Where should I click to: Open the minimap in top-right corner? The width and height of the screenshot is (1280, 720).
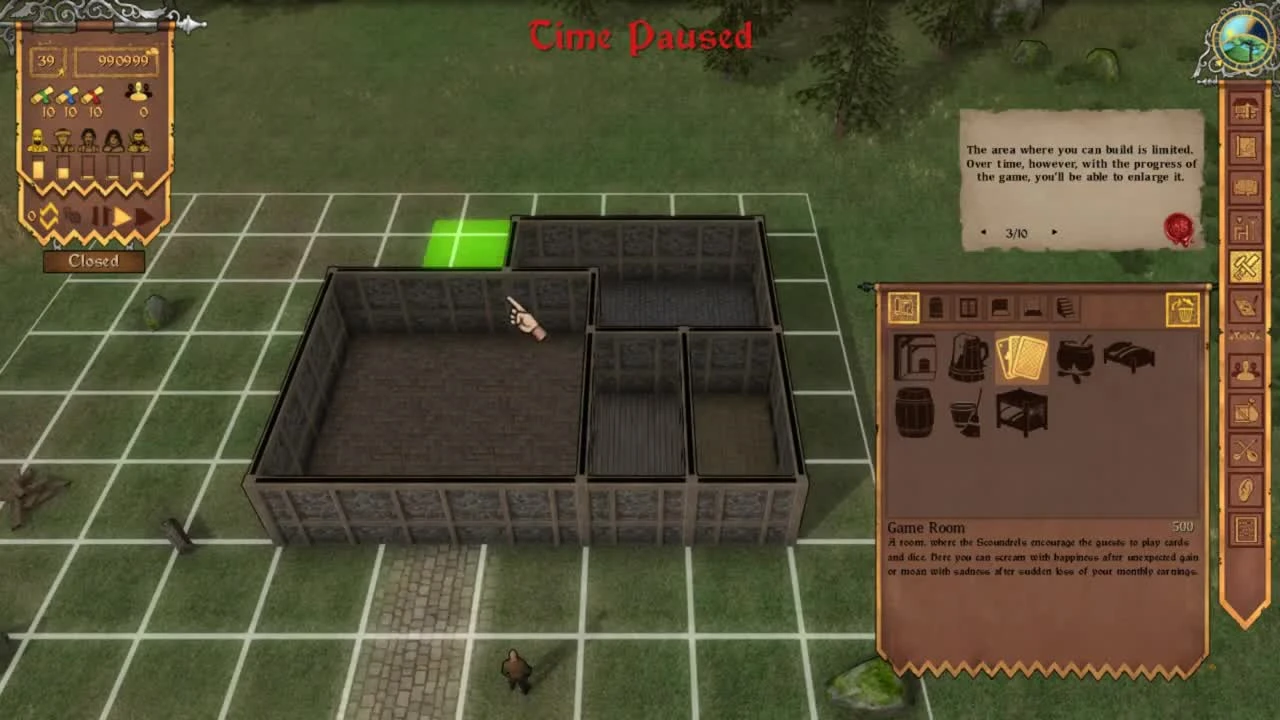[x=1243, y=40]
